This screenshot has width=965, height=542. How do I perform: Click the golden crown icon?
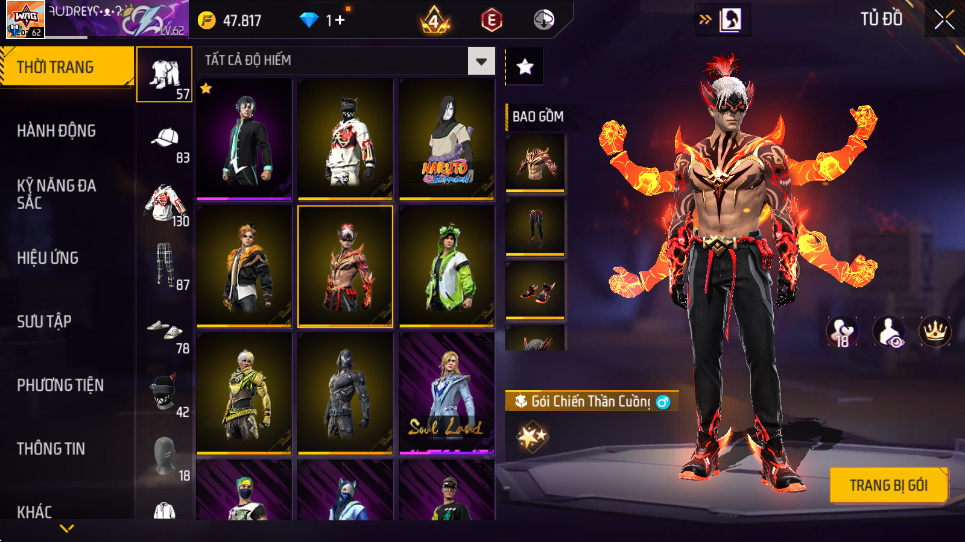934,331
